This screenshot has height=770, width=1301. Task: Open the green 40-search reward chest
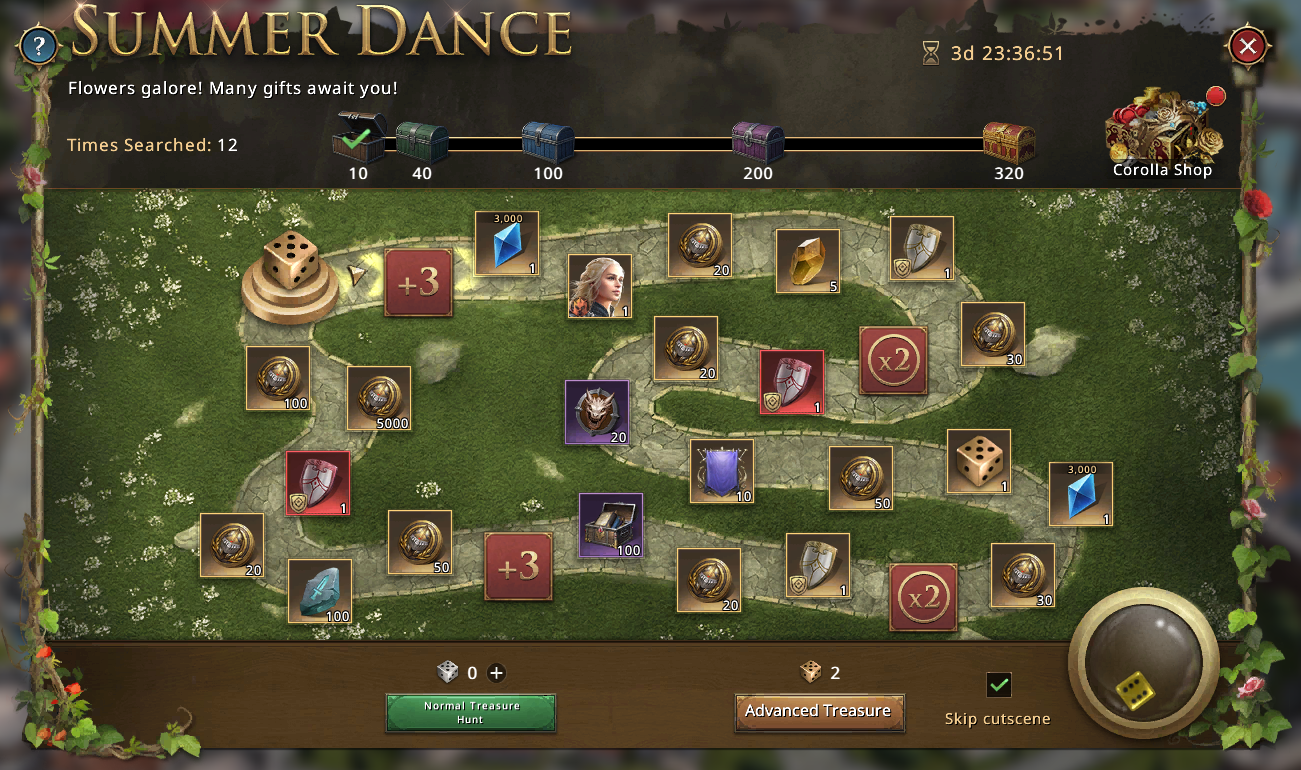(421, 143)
